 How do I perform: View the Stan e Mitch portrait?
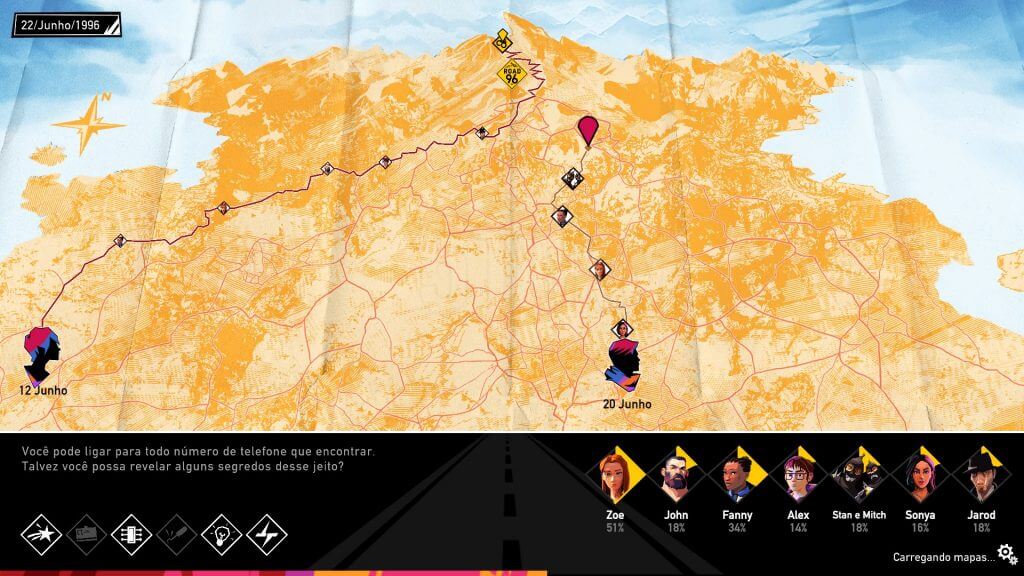859,477
